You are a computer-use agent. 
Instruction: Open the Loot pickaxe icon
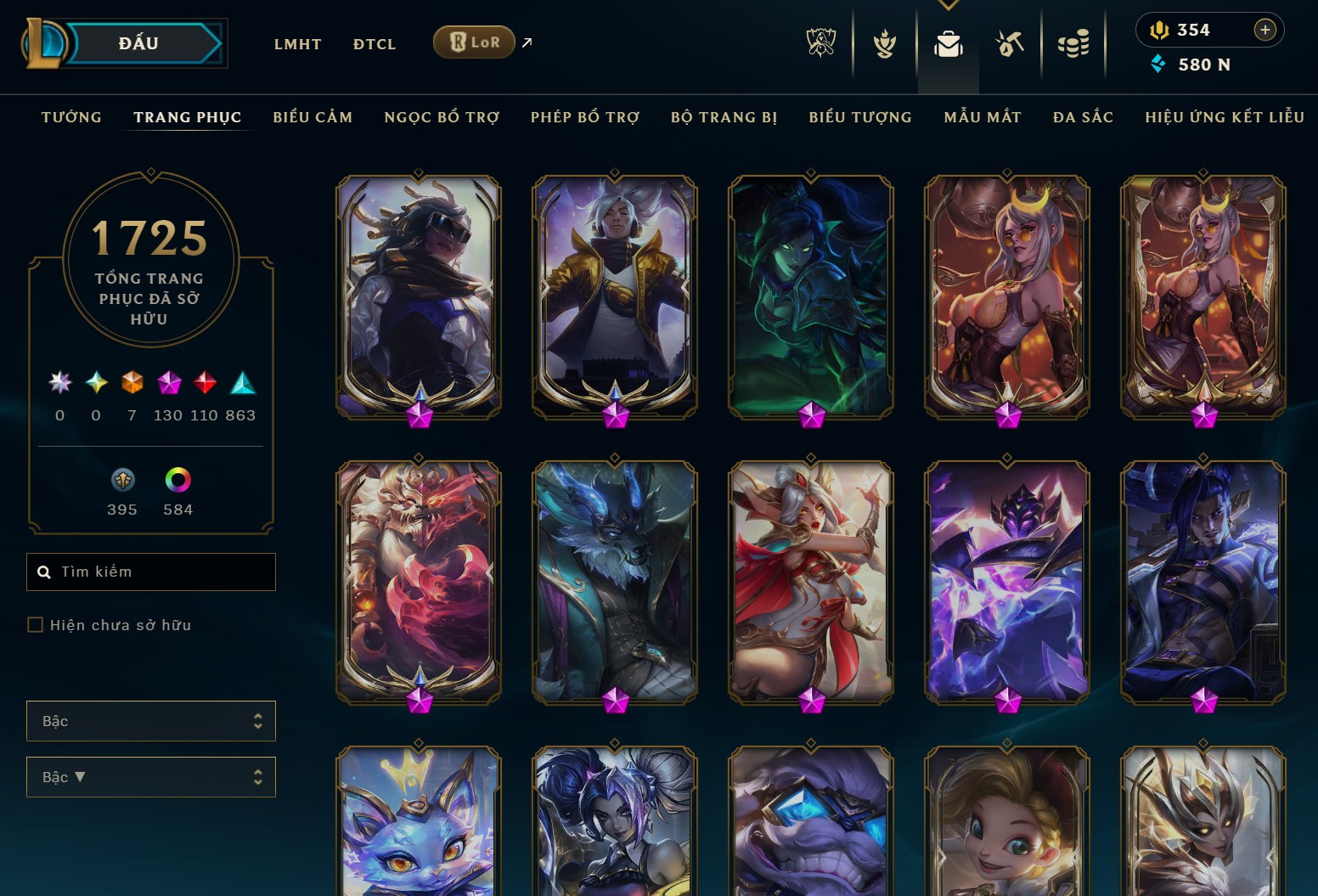[x=1009, y=41]
